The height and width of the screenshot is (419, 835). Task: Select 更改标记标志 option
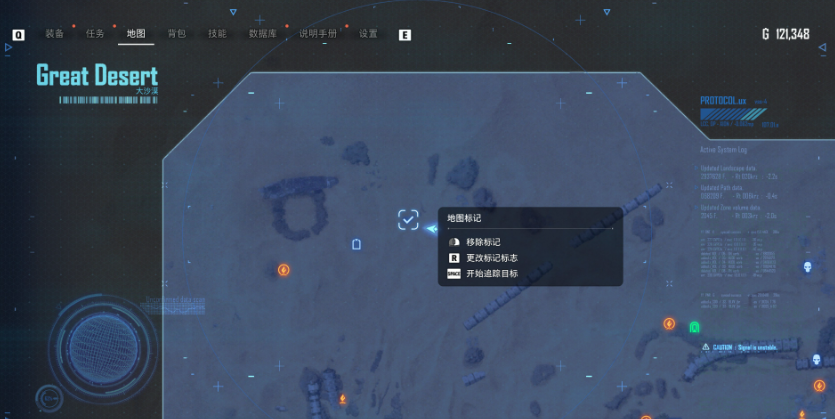[x=491, y=258]
